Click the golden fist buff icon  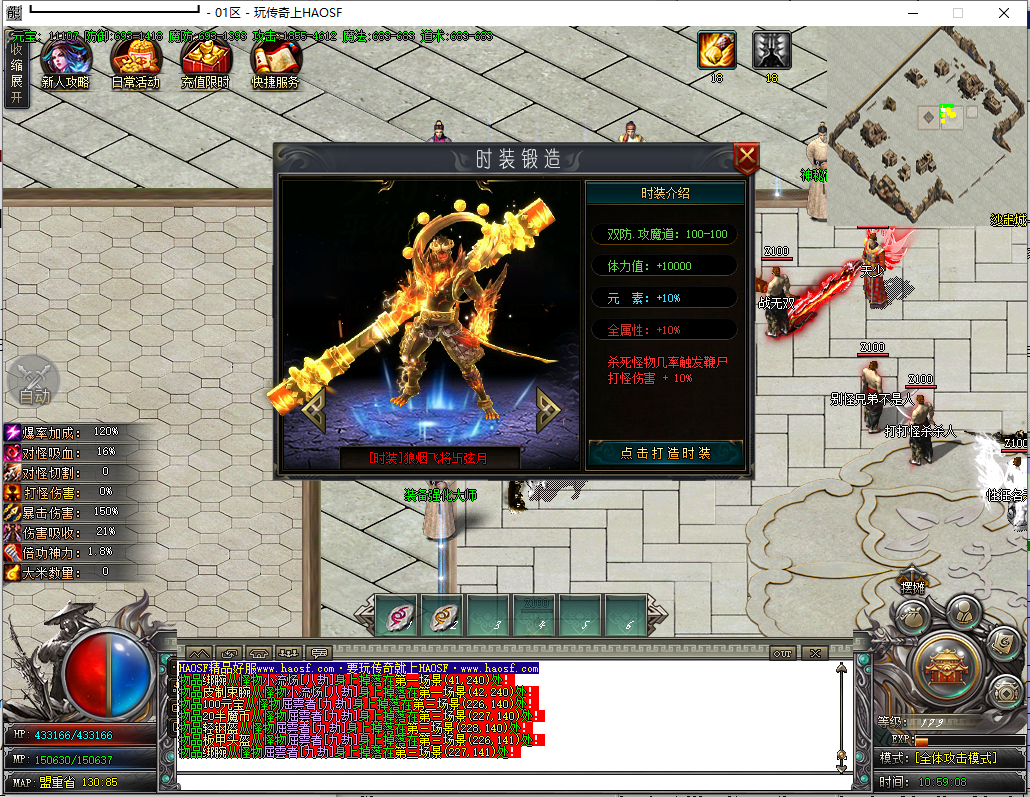tap(717, 50)
